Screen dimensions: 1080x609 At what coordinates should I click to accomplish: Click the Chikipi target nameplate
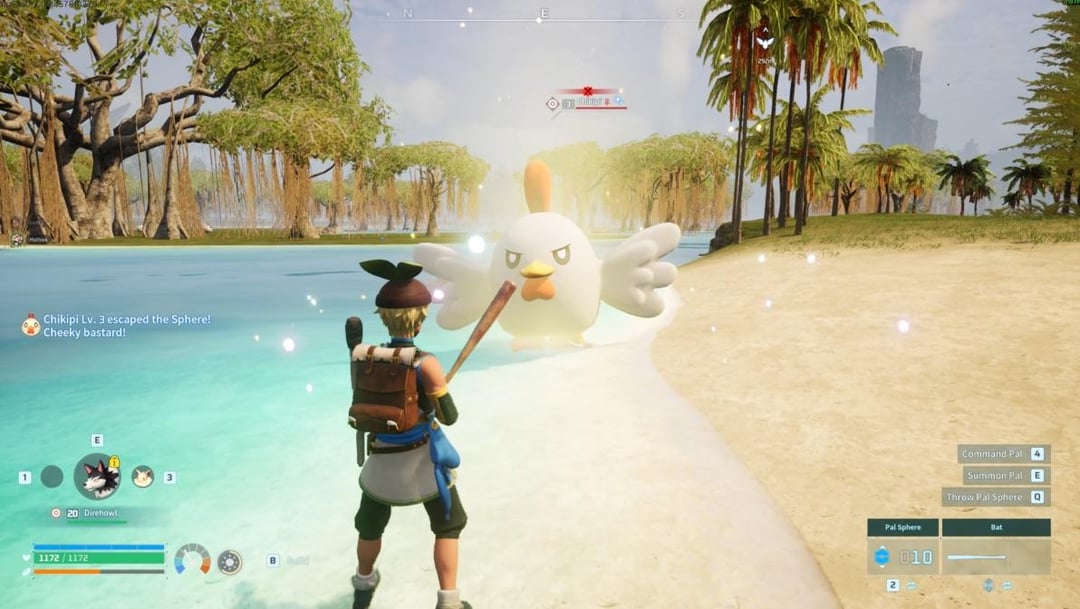click(x=592, y=102)
